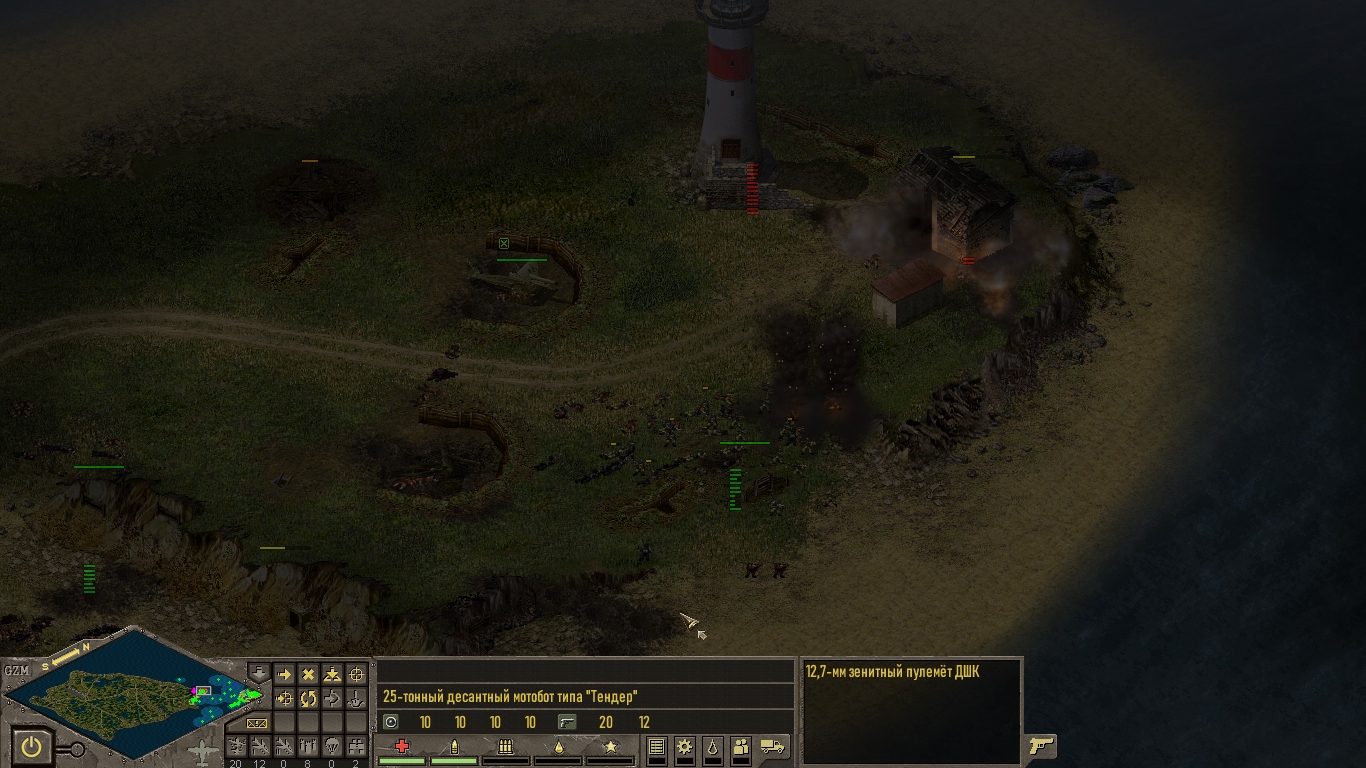This screenshot has height=768, width=1366.
Task: Click the fuel droplet supply icon
Action: pyautogui.click(x=712, y=746)
